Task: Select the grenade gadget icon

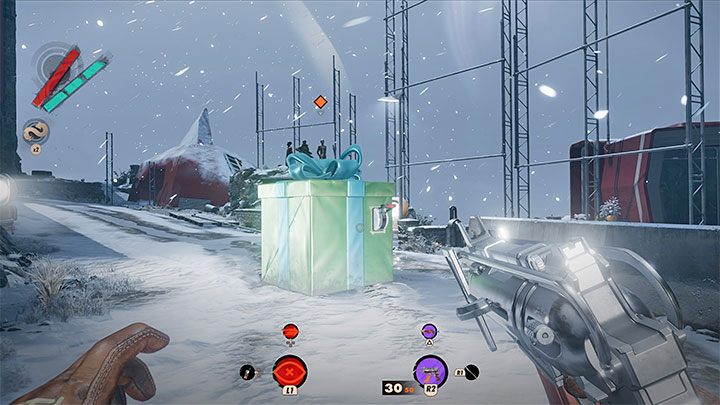Action: (245, 371)
